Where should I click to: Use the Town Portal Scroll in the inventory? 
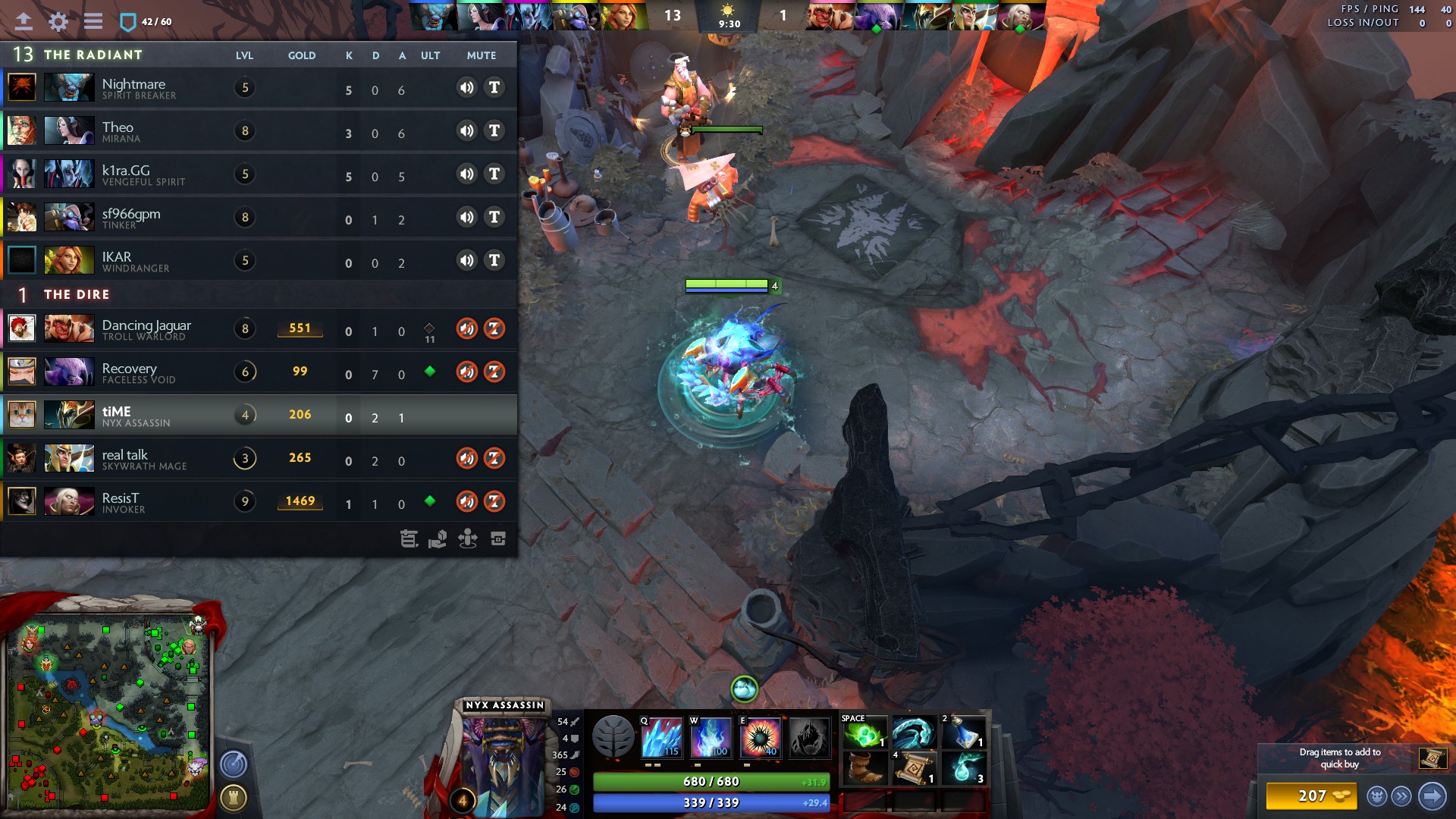914,769
